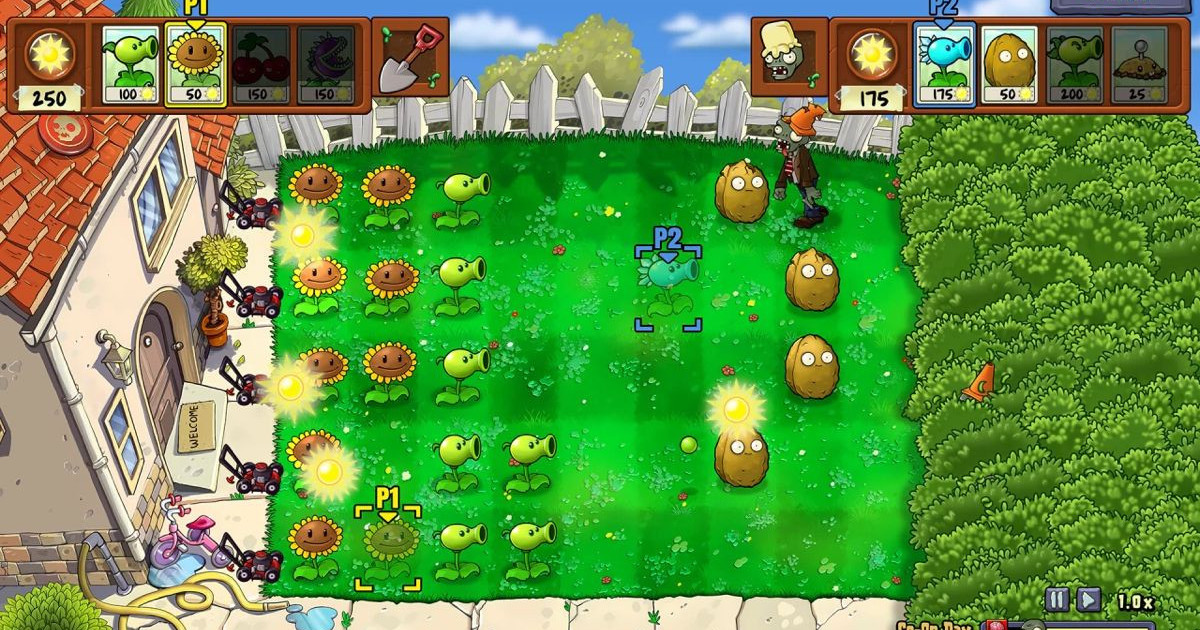Select the Chomper seed packet

325,64
